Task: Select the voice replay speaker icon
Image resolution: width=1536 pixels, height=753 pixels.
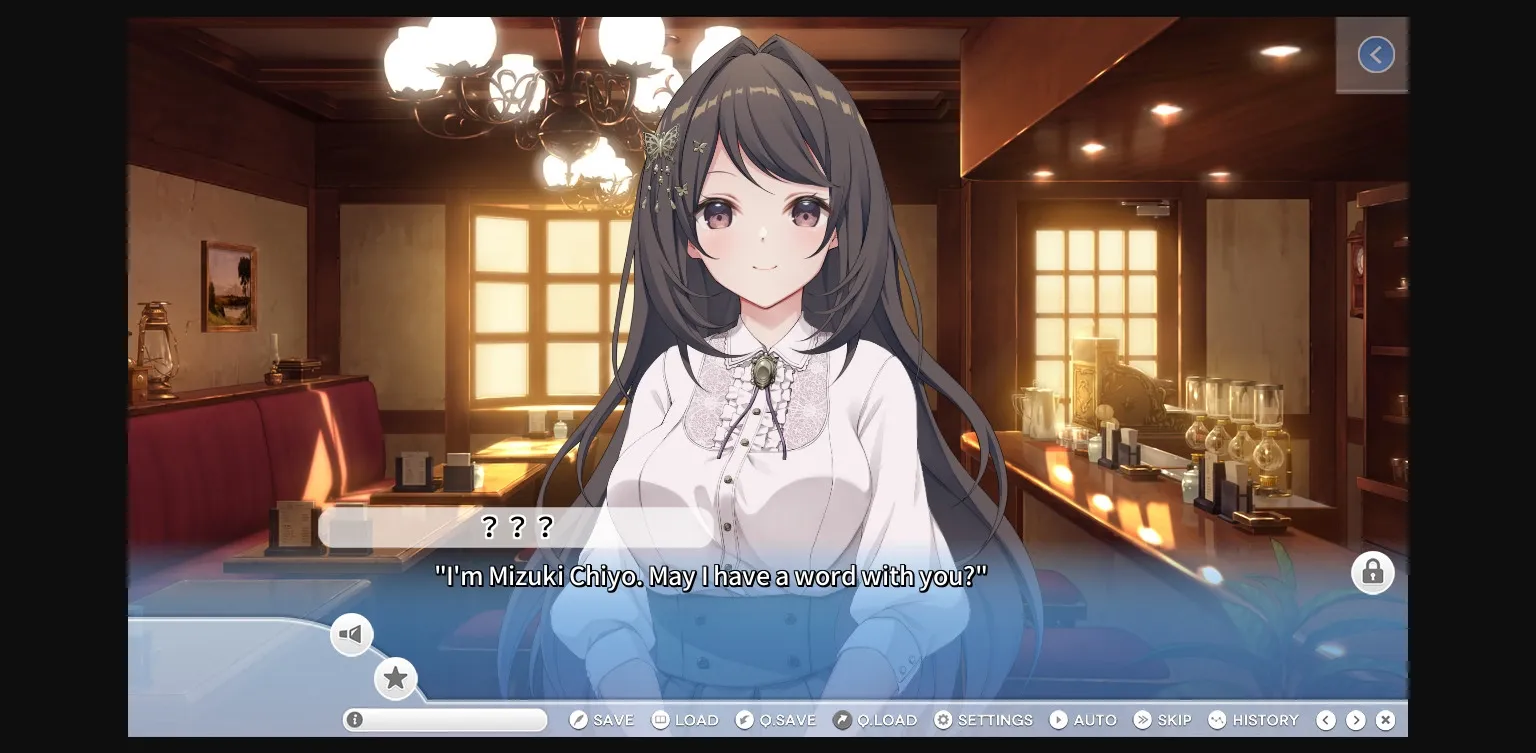Action: point(352,634)
